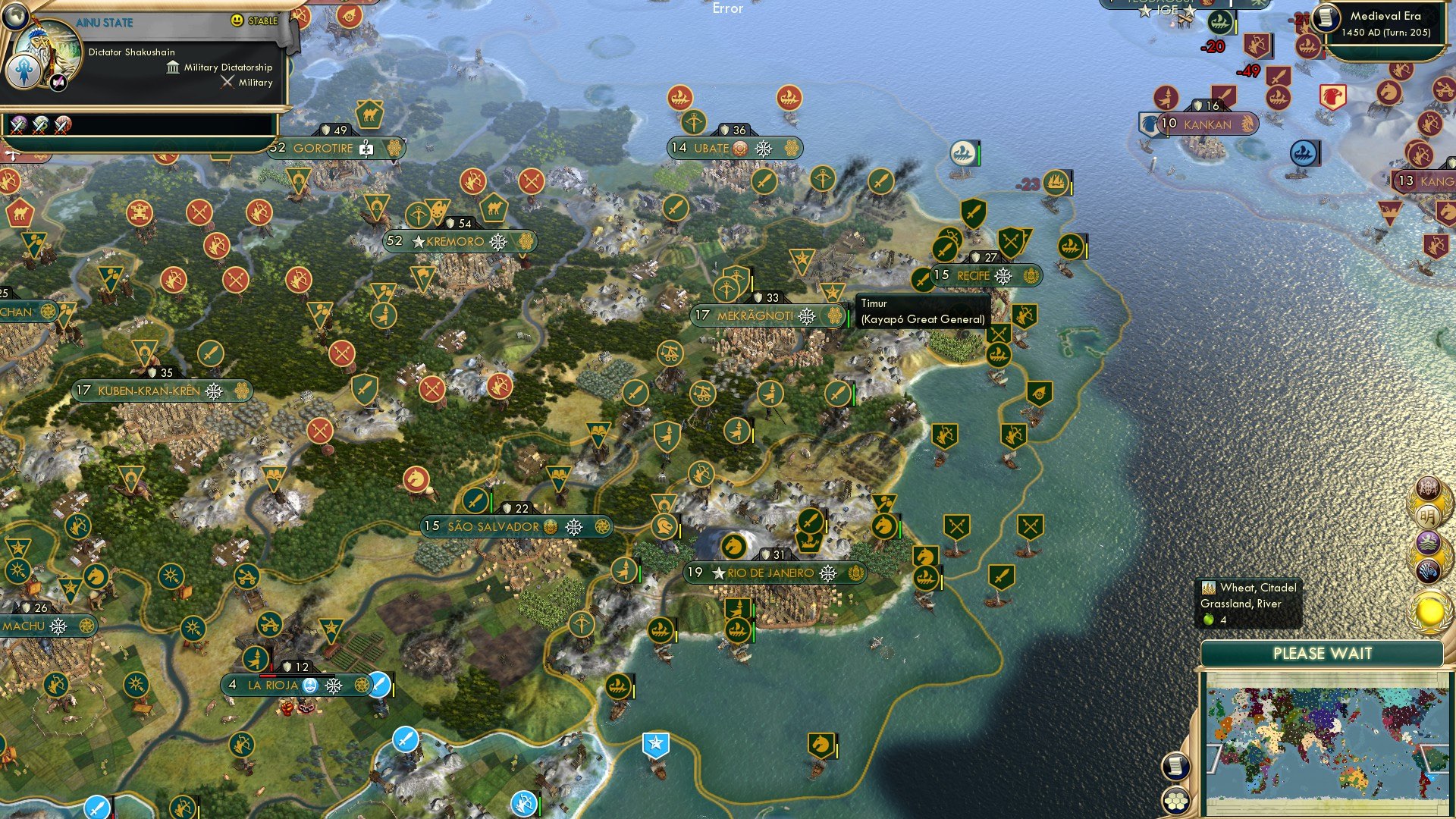
Task: Click the red La Rioja health bar
Action: pyautogui.click(x=268, y=676)
